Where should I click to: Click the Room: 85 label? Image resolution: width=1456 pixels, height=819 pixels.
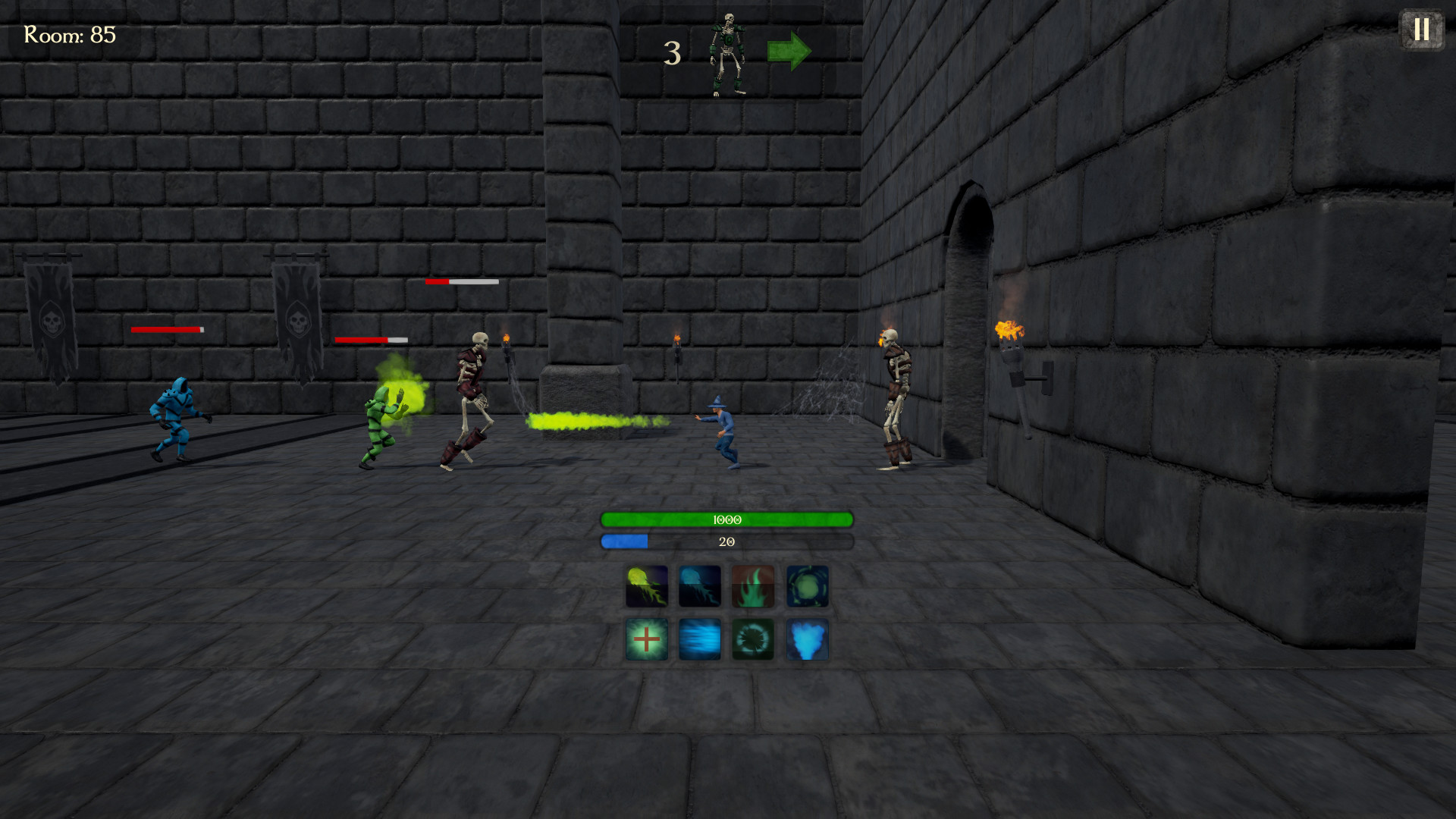pyautogui.click(x=68, y=33)
